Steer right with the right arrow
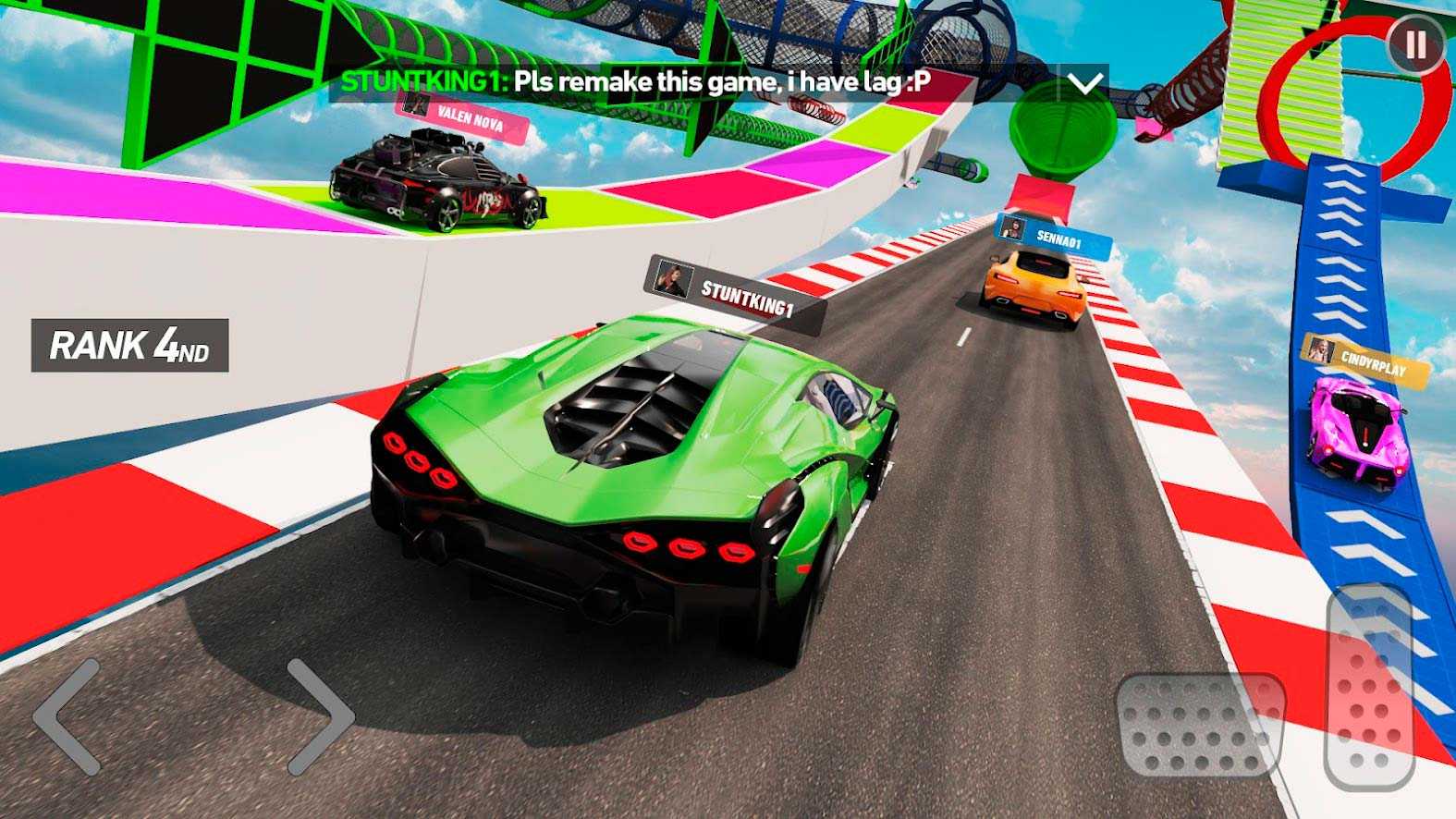This screenshot has width=1456, height=819. click(x=320, y=716)
